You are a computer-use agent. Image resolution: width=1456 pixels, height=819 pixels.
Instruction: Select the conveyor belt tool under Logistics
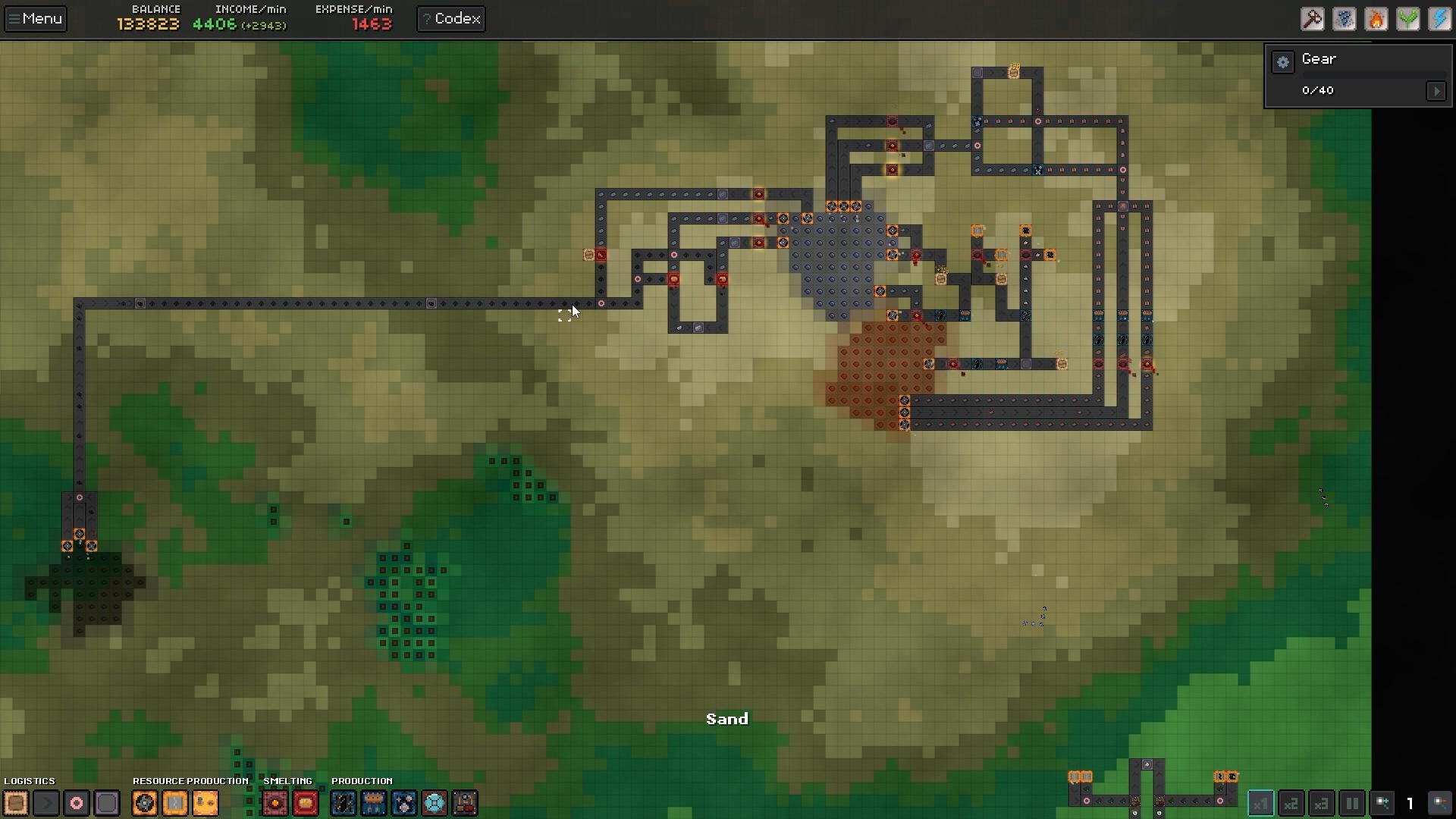[x=15, y=803]
